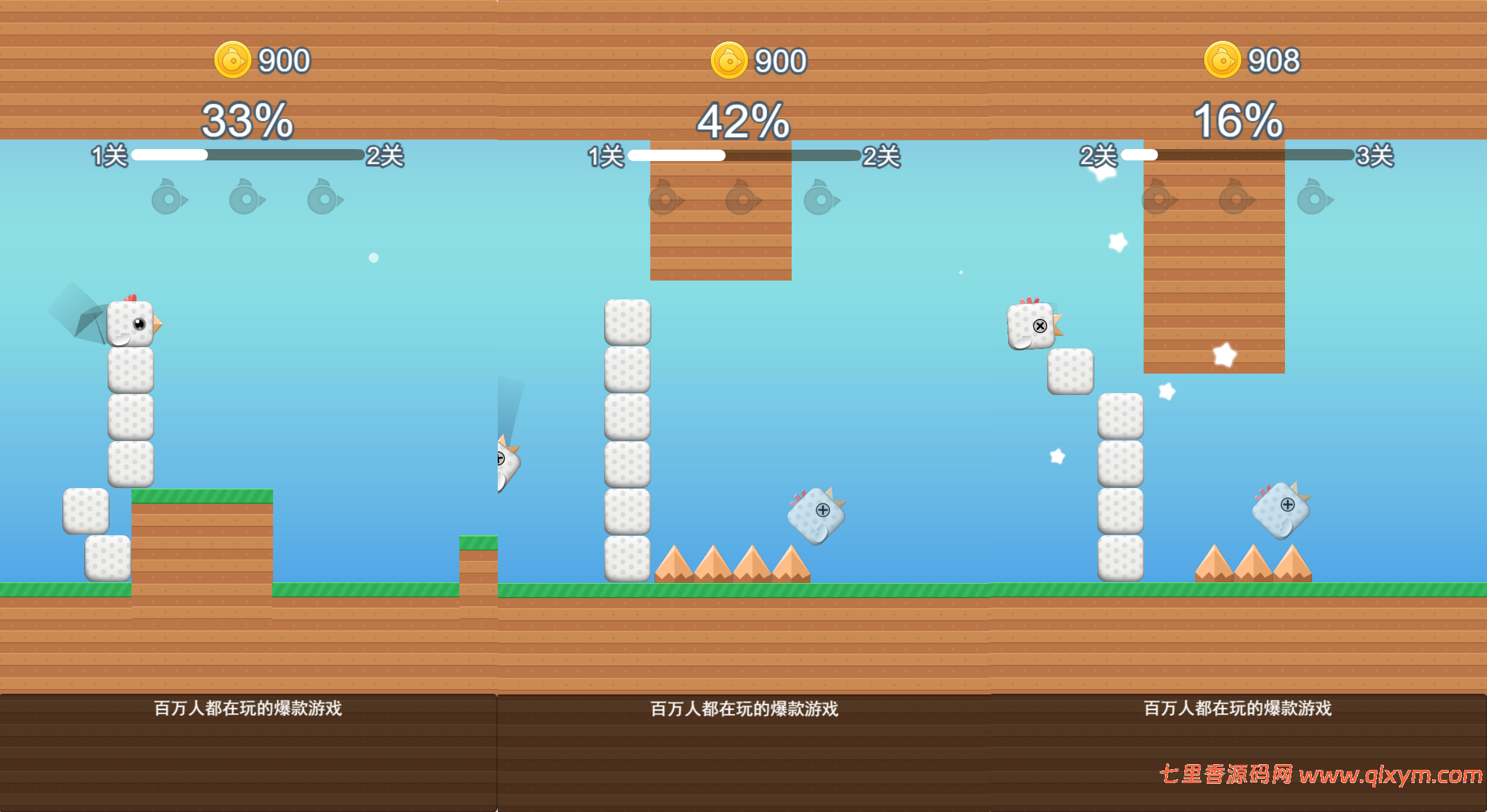Click the 百万人都在玩的爆款游戏 banner text
Image resolution: width=1487 pixels, height=812 pixels.
(247, 706)
